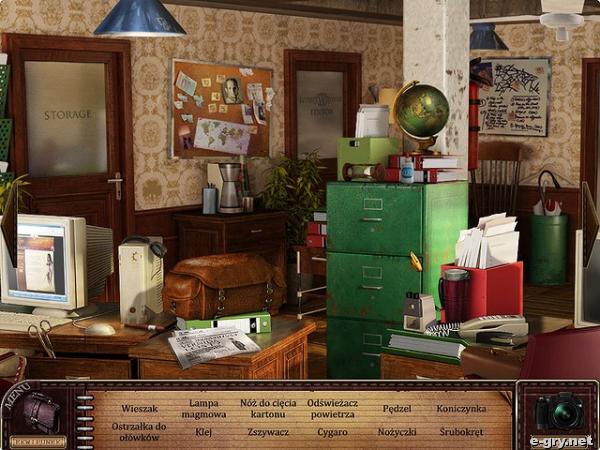Select 'Śrubokręt' from the item list
600x450 pixels.
(461, 432)
